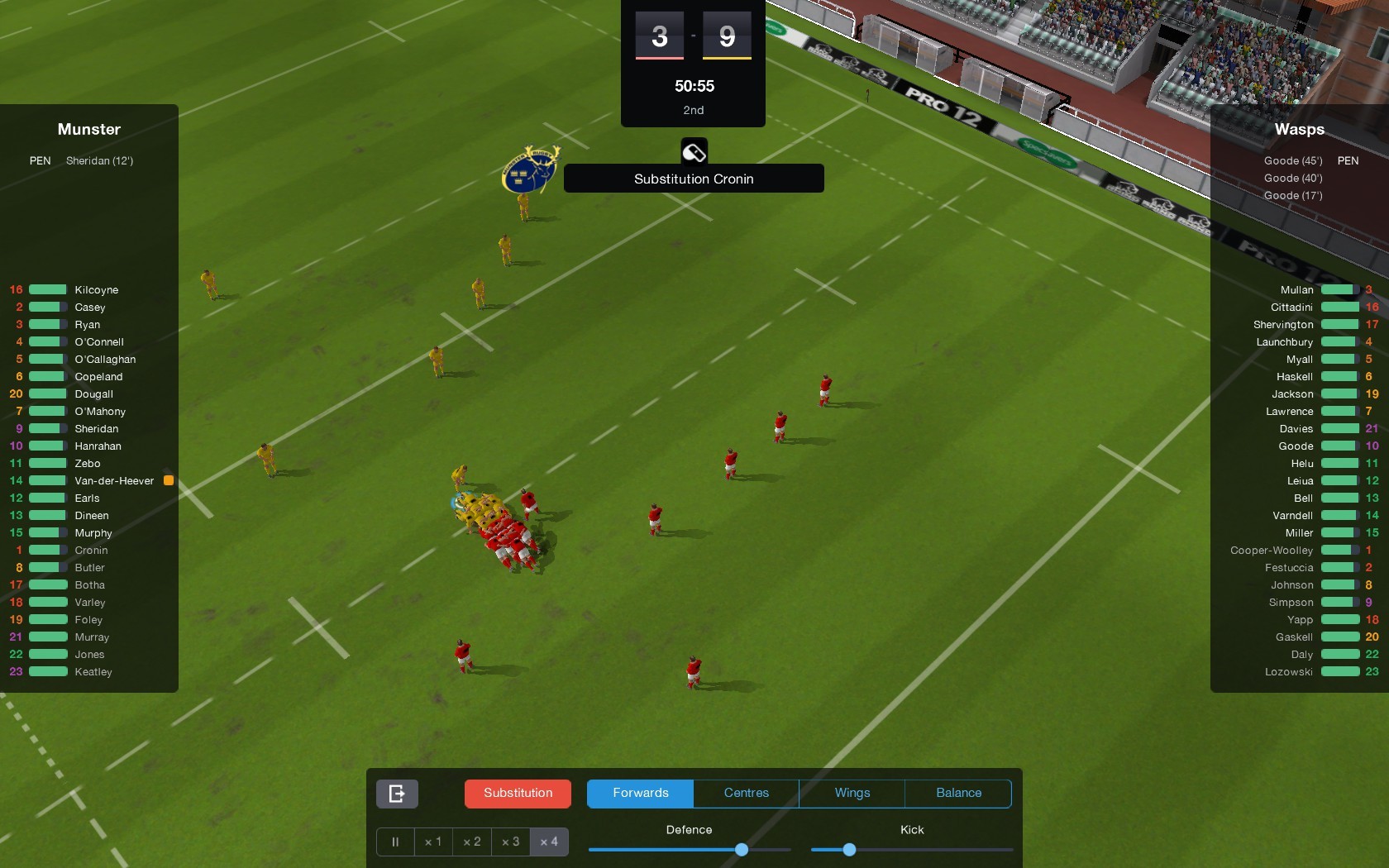The width and height of the screenshot is (1389, 868).
Task: Click the boot icon above the substitution notification
Action: [694, 151]
